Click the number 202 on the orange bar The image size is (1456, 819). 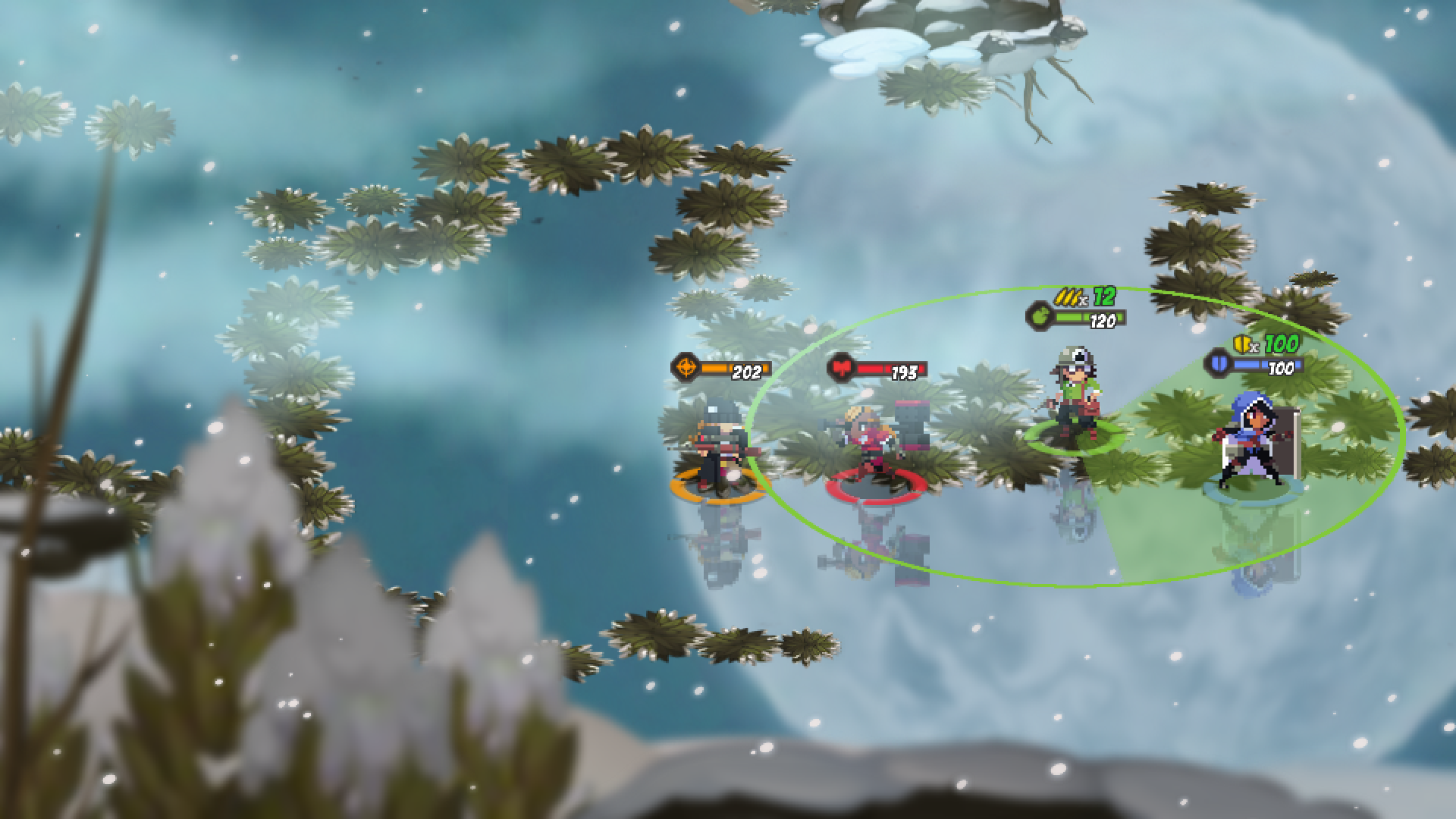(747, 372)
